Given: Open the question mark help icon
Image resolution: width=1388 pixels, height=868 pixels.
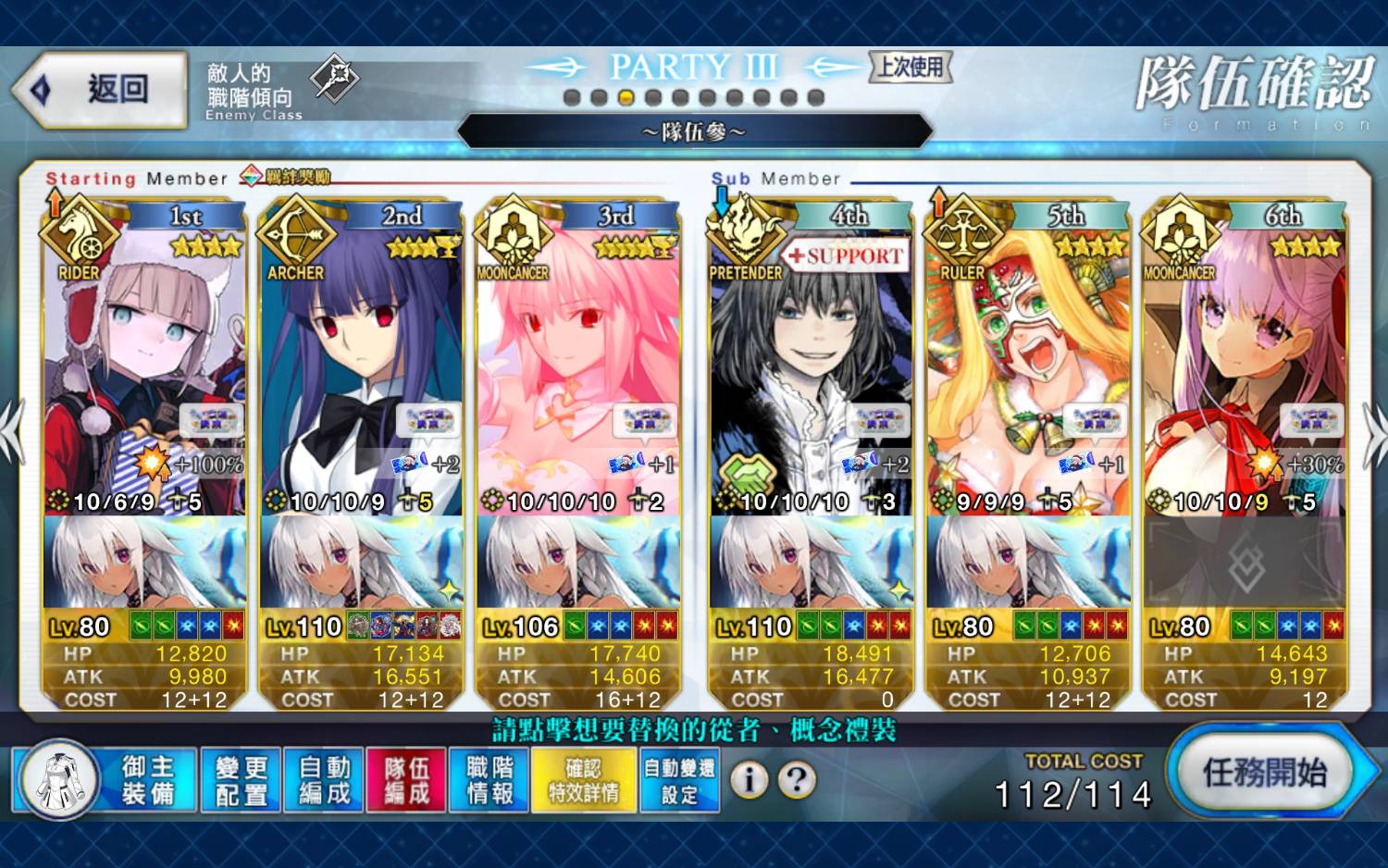Looking at the screenshot, I should click(x=797, y=780).
